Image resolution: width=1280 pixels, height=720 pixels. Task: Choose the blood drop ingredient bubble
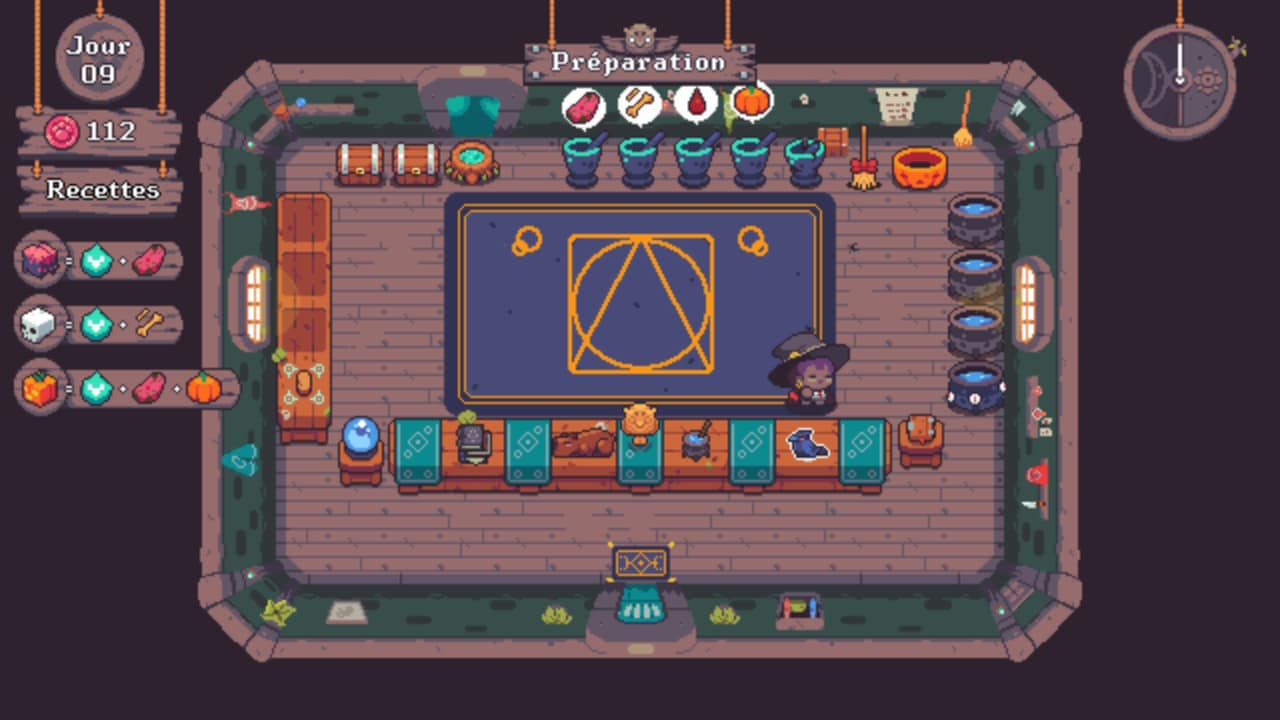[695, 102]
